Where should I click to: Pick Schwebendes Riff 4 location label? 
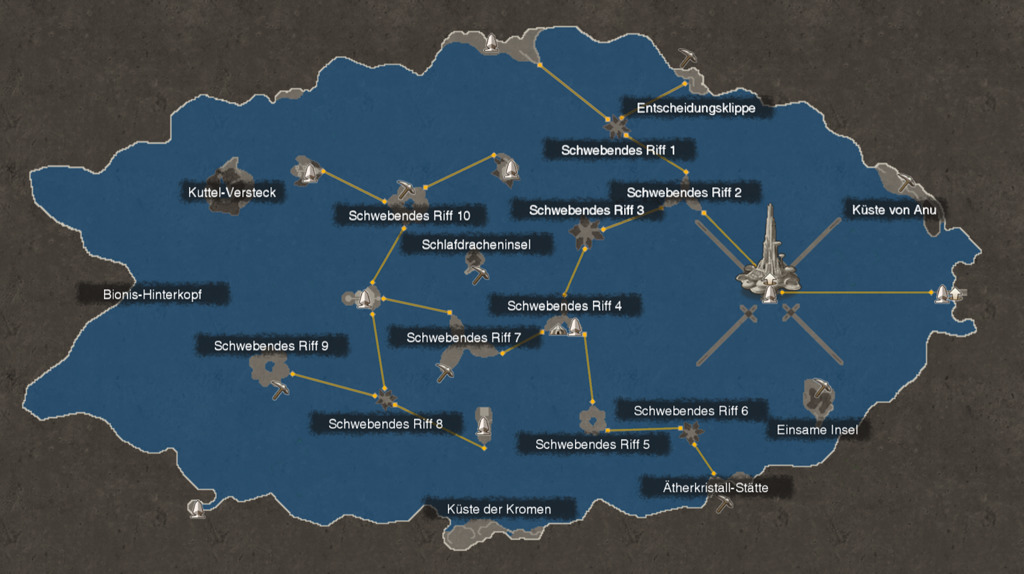[564, 305]
